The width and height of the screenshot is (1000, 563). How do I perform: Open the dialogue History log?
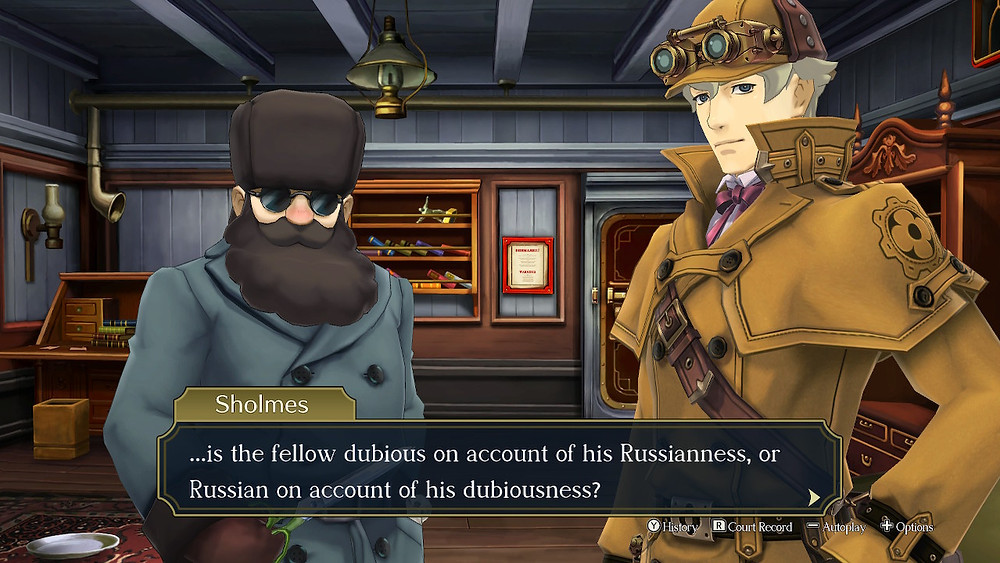tap(673, 526)
